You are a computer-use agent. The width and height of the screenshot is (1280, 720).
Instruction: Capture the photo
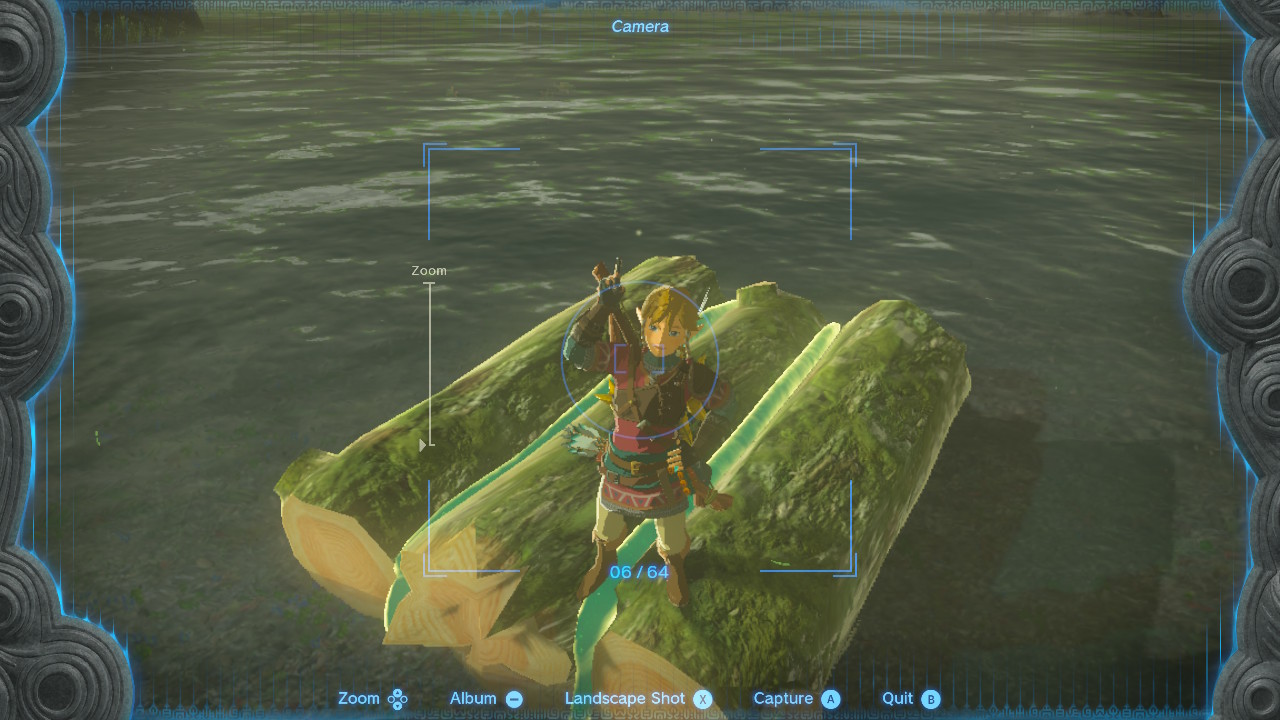pyautogui.click(x=796, y=699)
